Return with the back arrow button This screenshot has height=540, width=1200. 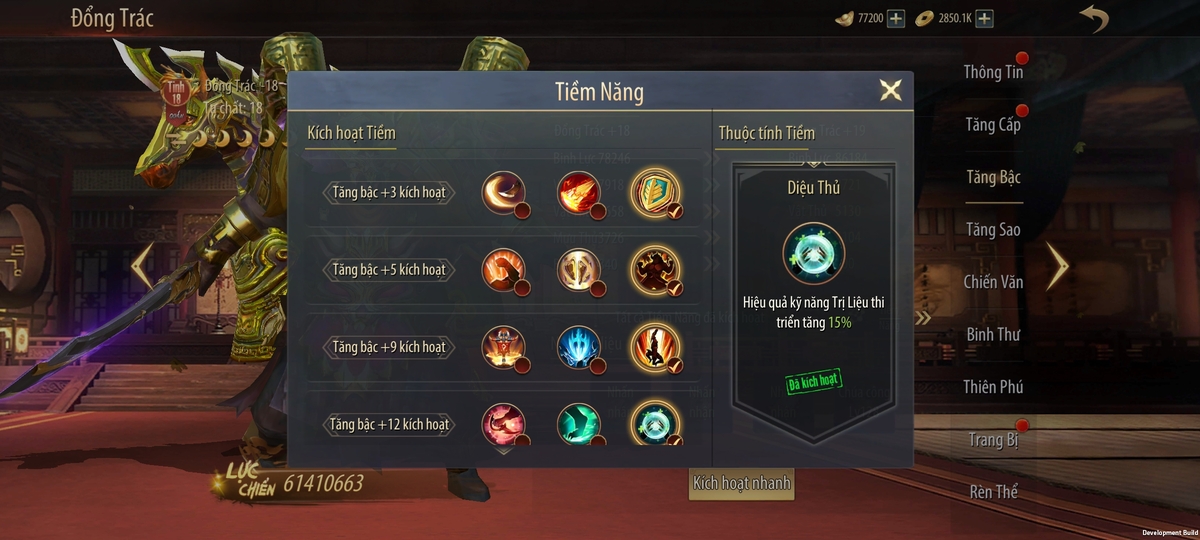coord(1093,19)
